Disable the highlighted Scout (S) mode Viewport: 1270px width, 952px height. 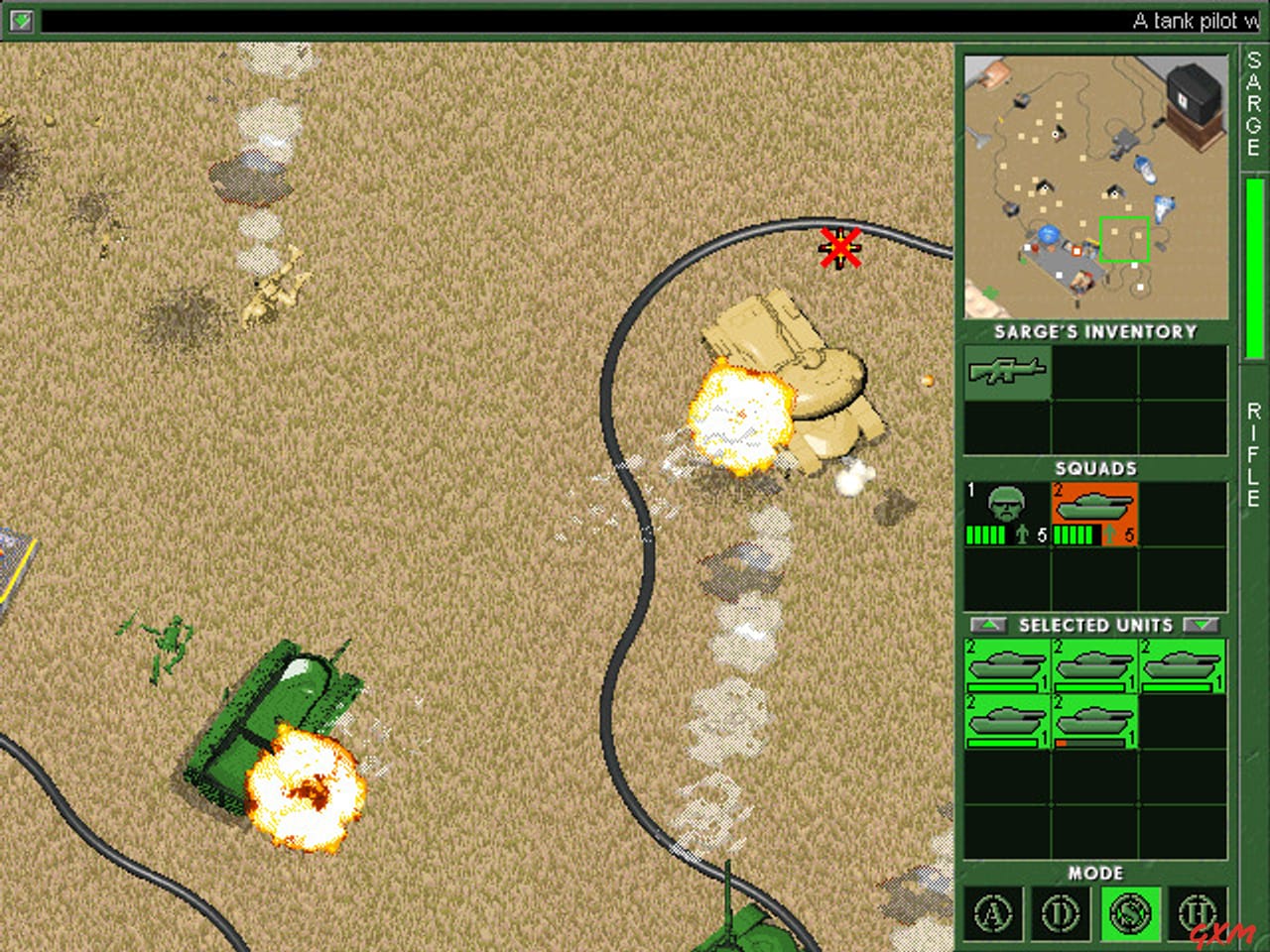coord(1129,913)
